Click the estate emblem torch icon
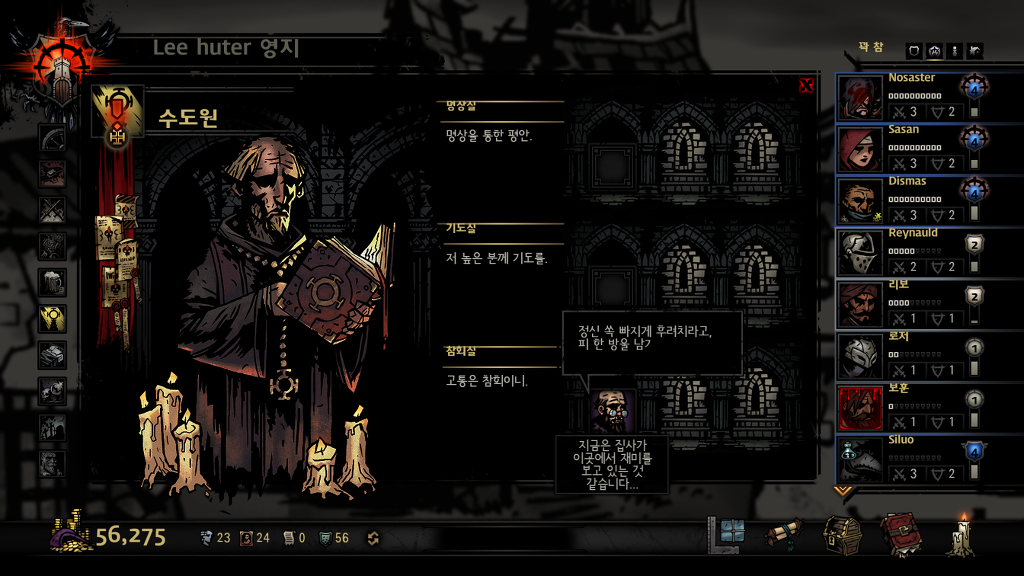 point(50,65)
